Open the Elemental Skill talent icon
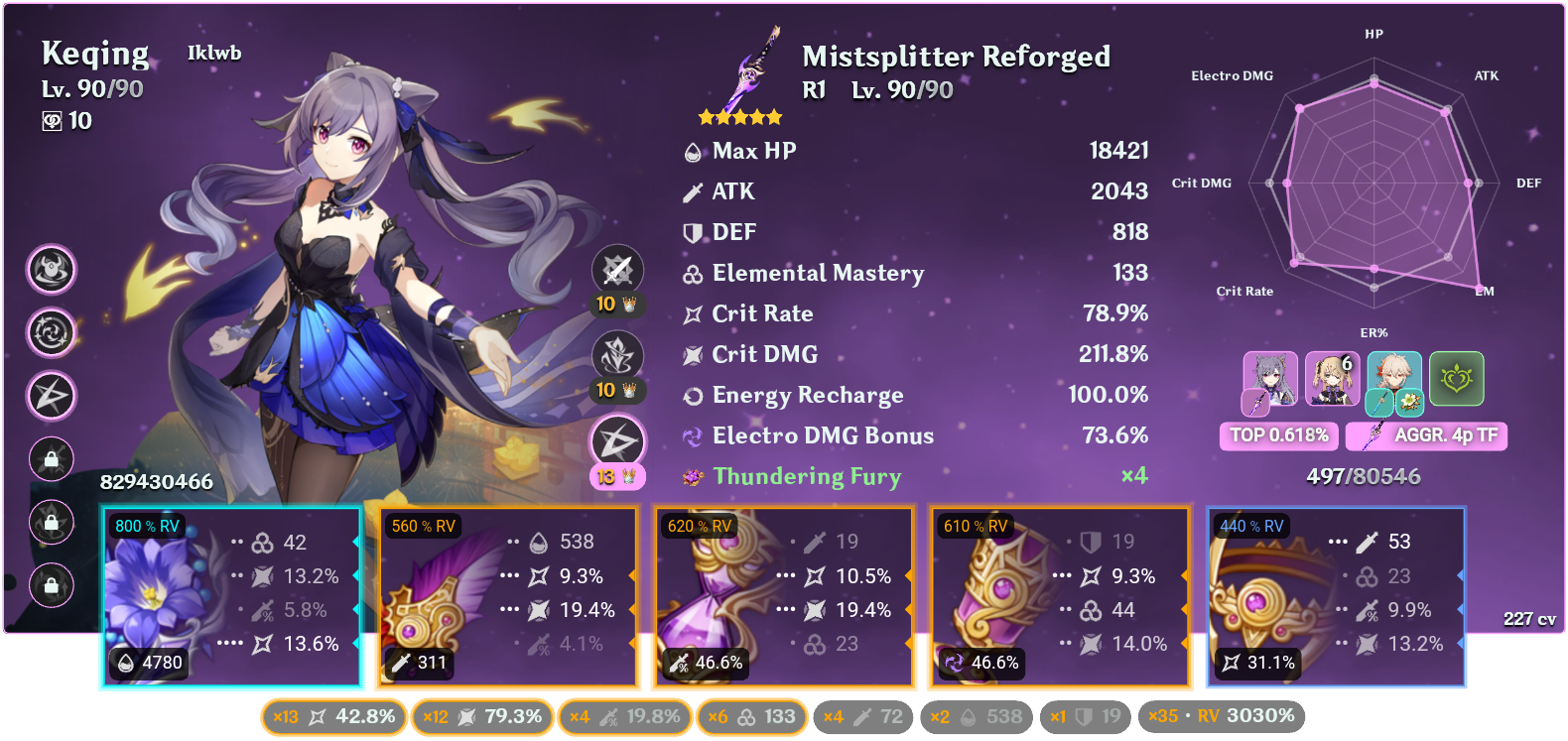The height and width of the screenshot is (741, 1568). (x=618, y=353)
